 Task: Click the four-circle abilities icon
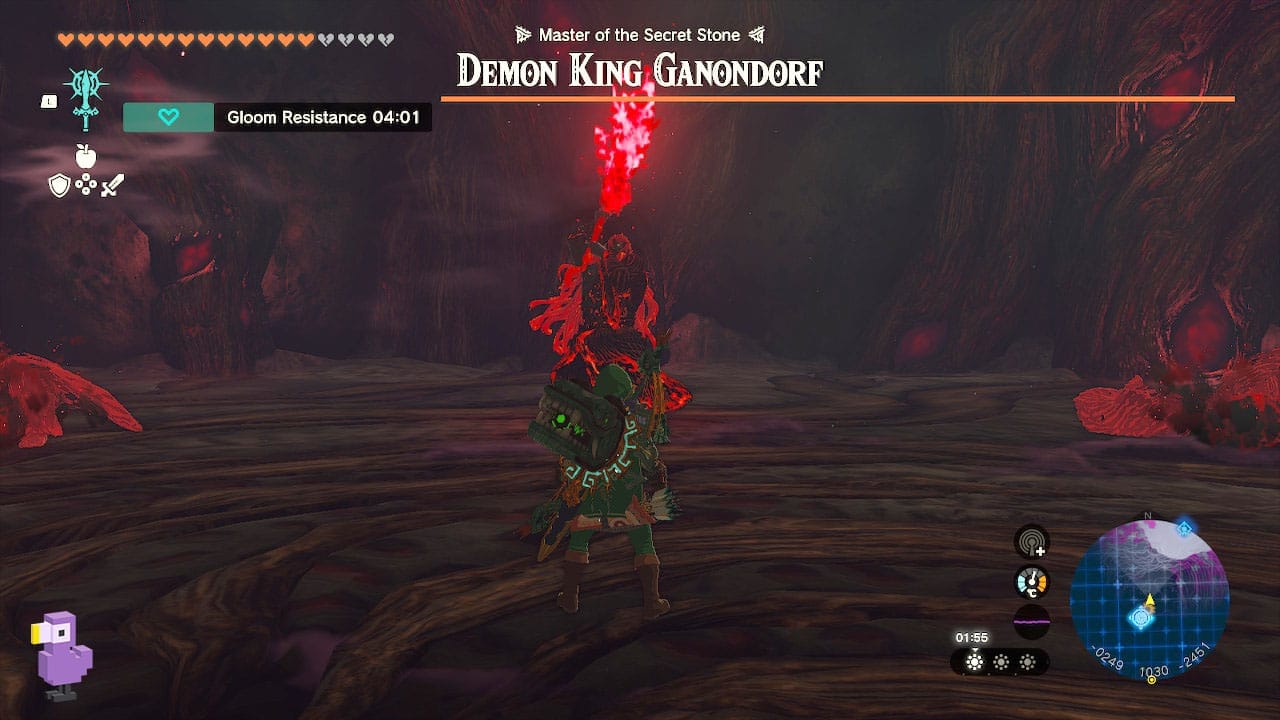click(x=87, y=185)
